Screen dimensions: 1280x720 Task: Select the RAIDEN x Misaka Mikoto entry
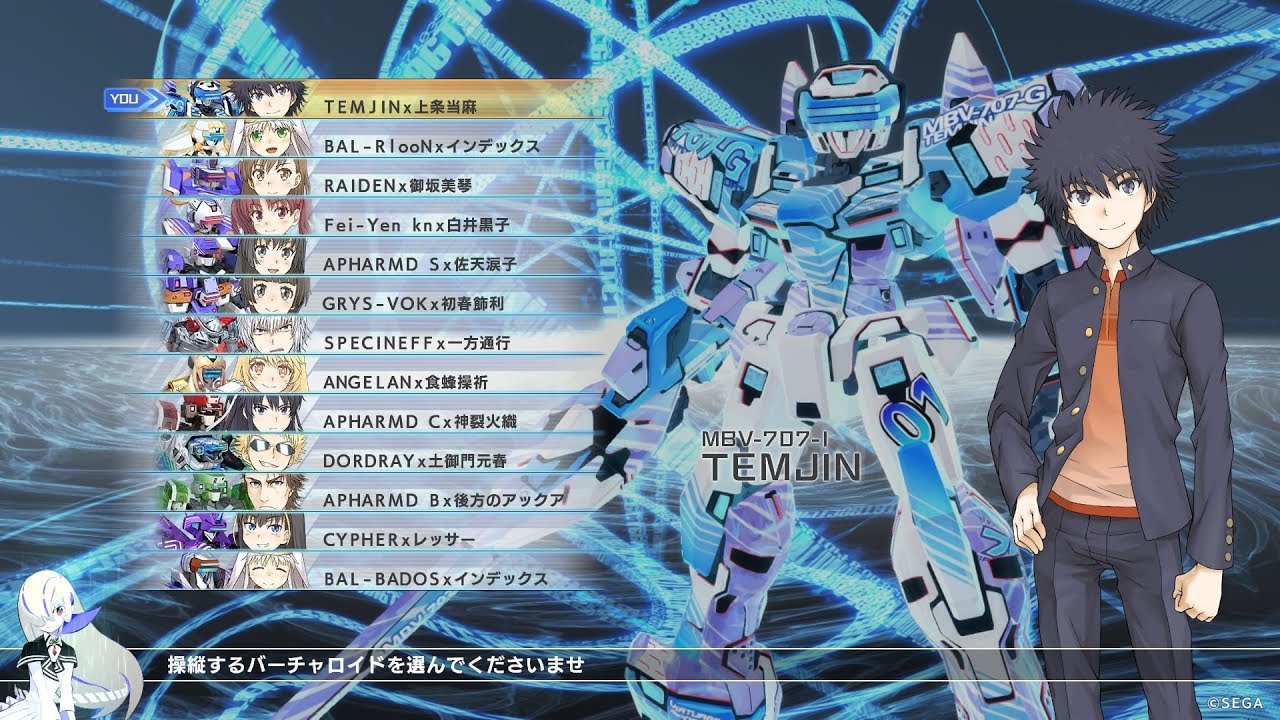420,184
